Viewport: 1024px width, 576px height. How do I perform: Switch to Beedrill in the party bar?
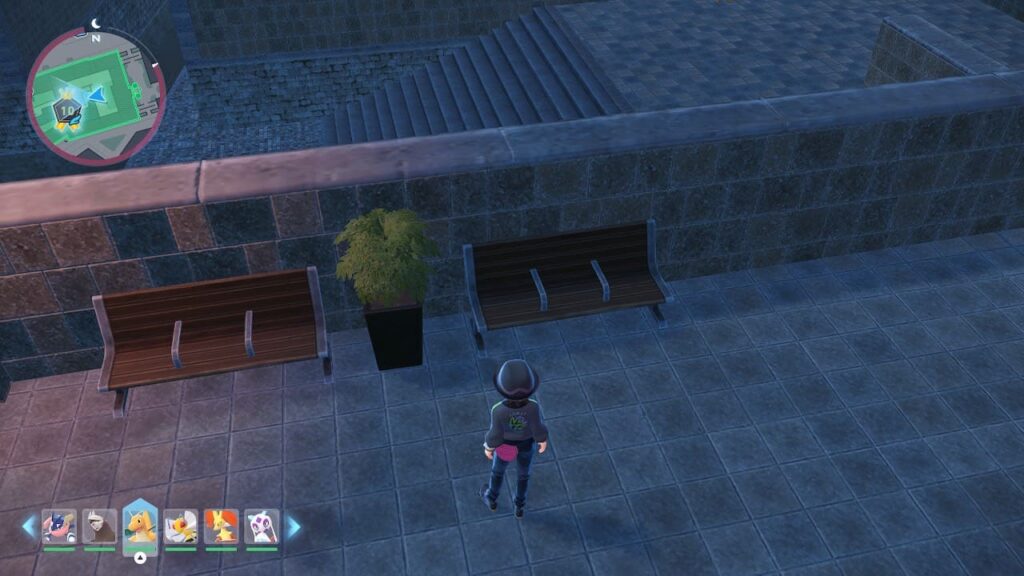click(x=180, y=526)
